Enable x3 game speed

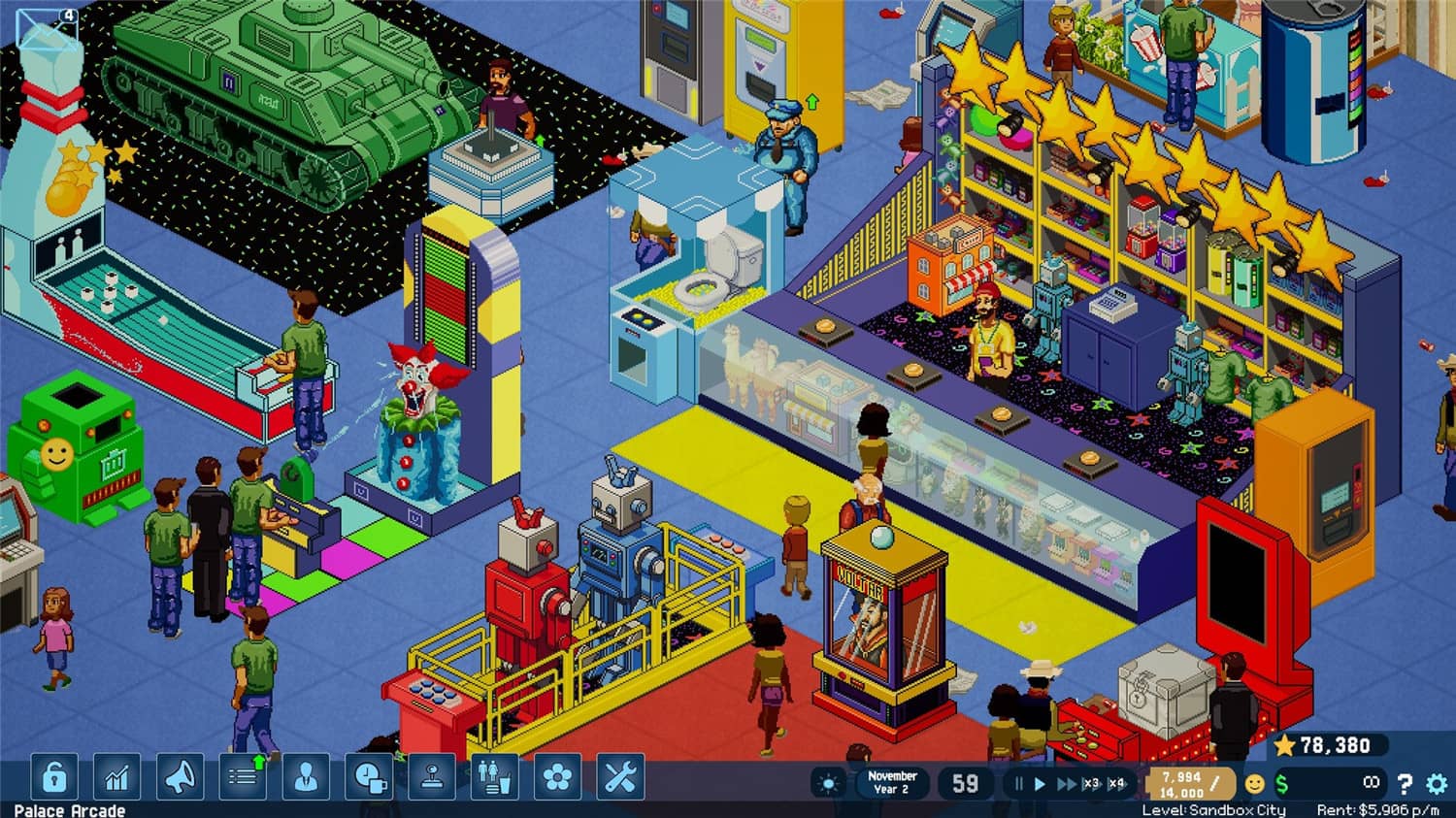pos(1093,782)
